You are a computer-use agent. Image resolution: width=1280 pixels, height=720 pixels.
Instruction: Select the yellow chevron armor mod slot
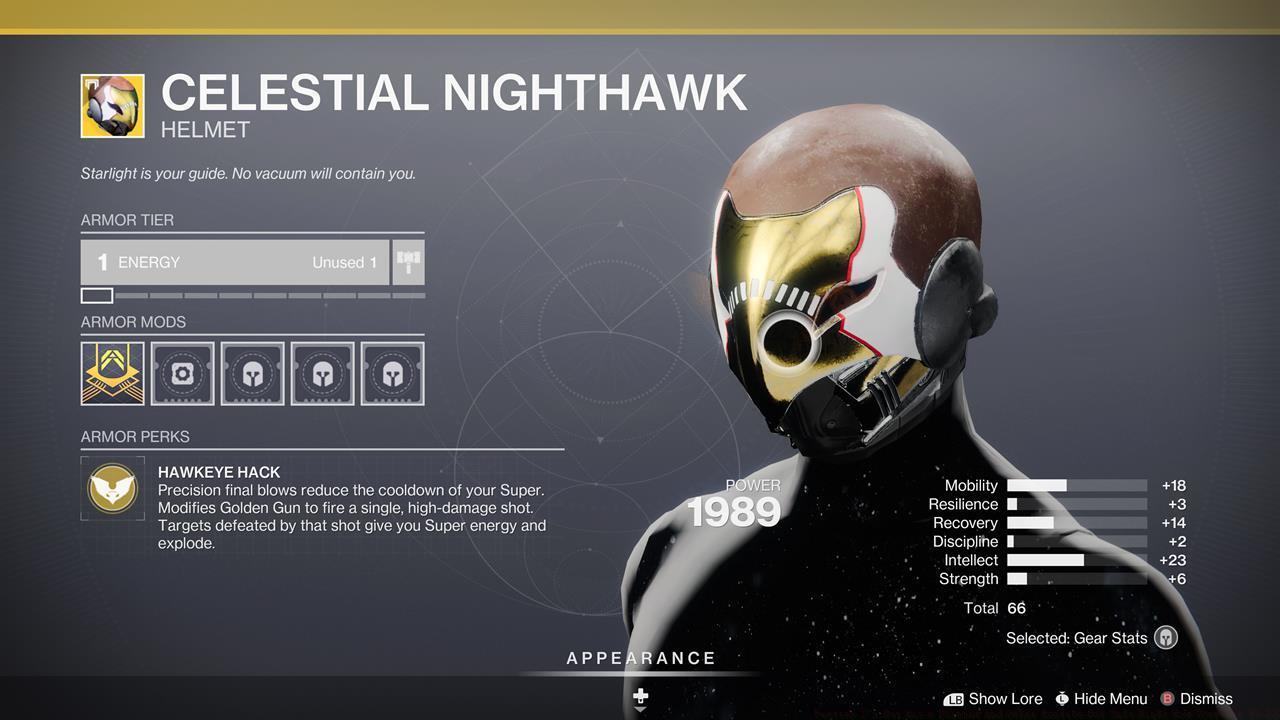click(x=112, y=374)
